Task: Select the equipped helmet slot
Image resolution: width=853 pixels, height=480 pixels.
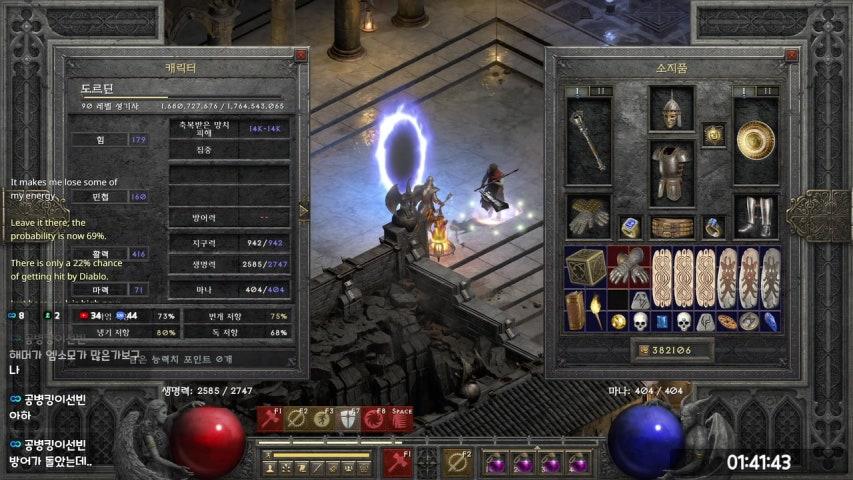Action: click(x=671, y=109)
